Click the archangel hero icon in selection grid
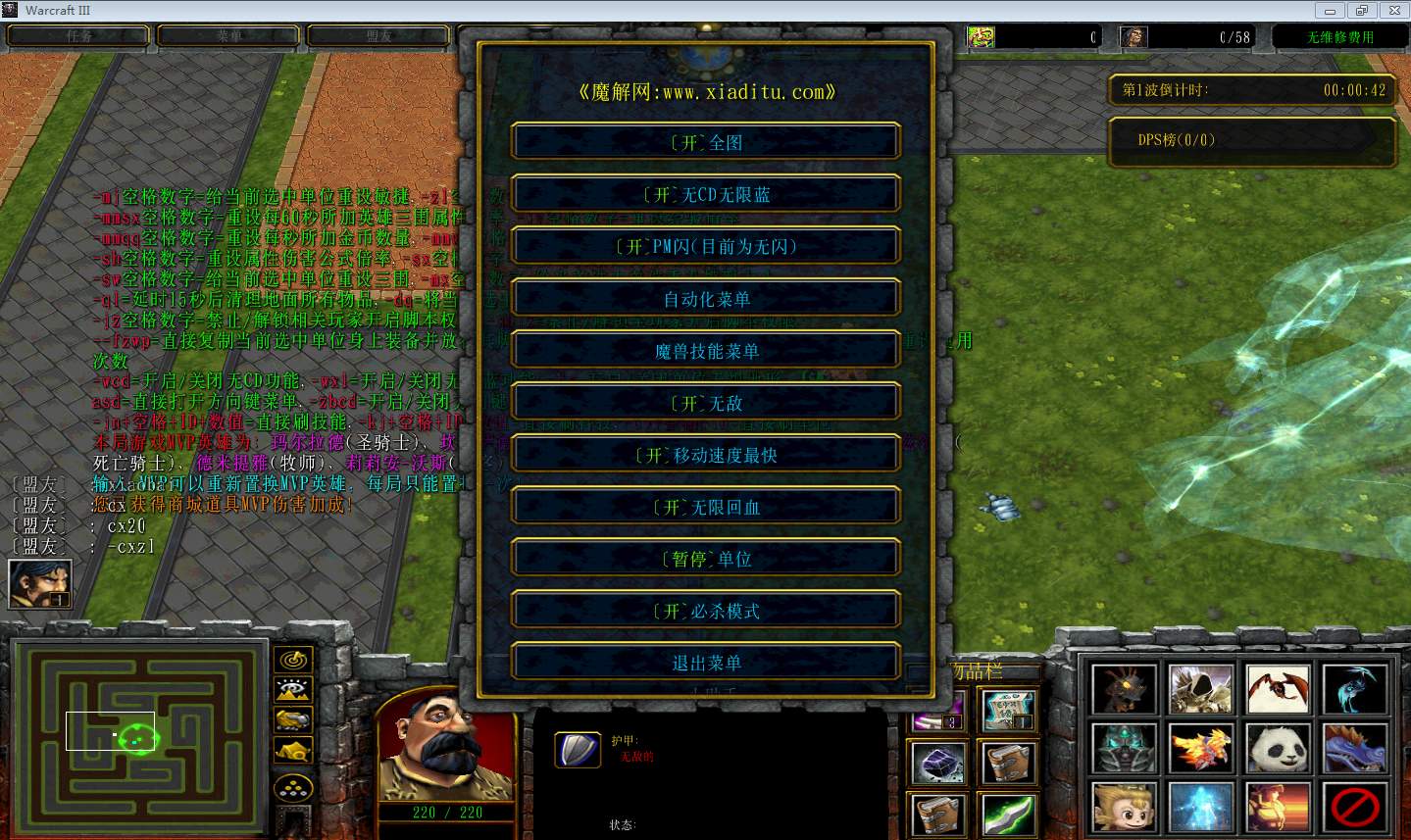Screen dimensions: 1411x840 [1200, 686]
